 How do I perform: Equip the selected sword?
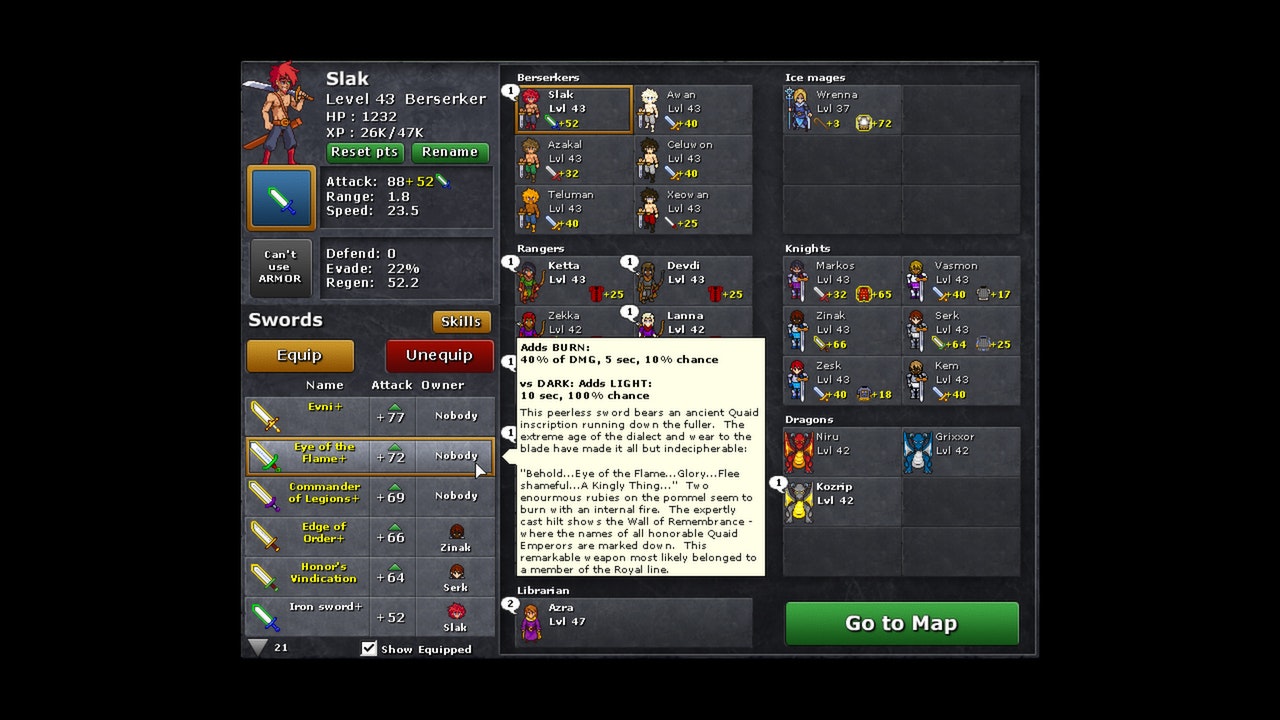300,355
